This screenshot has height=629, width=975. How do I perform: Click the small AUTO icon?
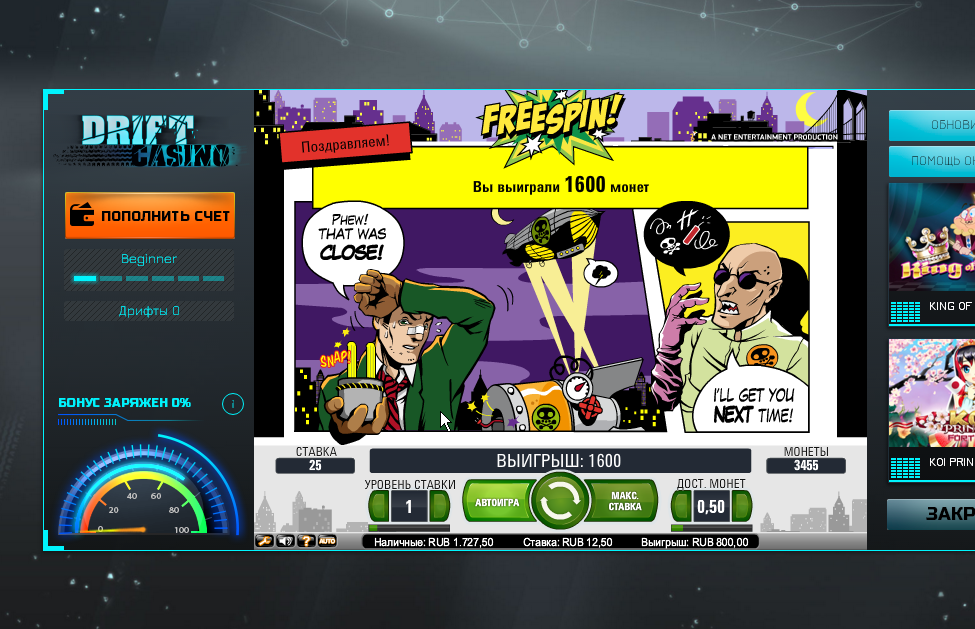pos(327,541)
